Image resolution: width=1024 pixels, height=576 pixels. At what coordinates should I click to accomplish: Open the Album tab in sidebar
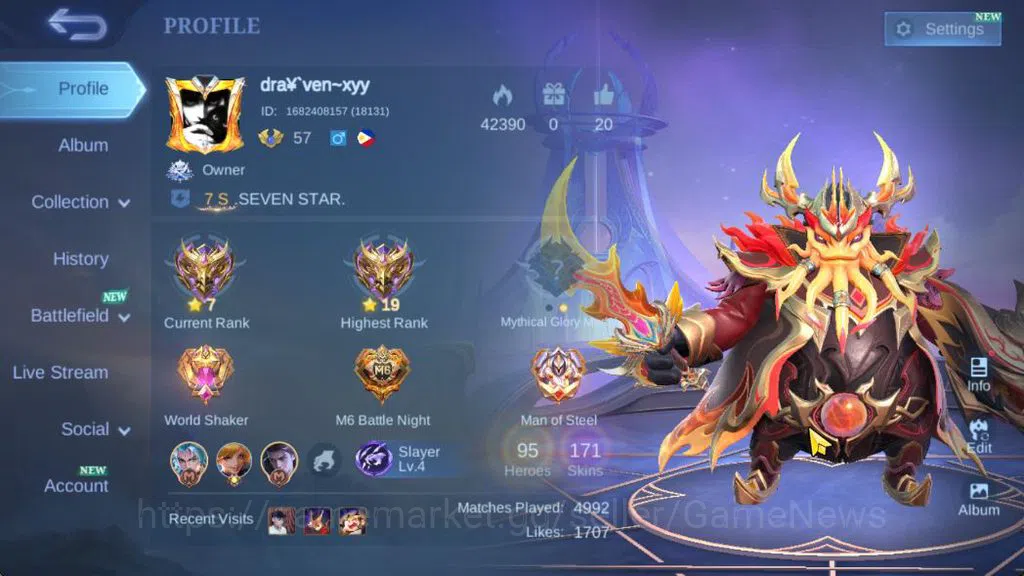tap(83, 145)
